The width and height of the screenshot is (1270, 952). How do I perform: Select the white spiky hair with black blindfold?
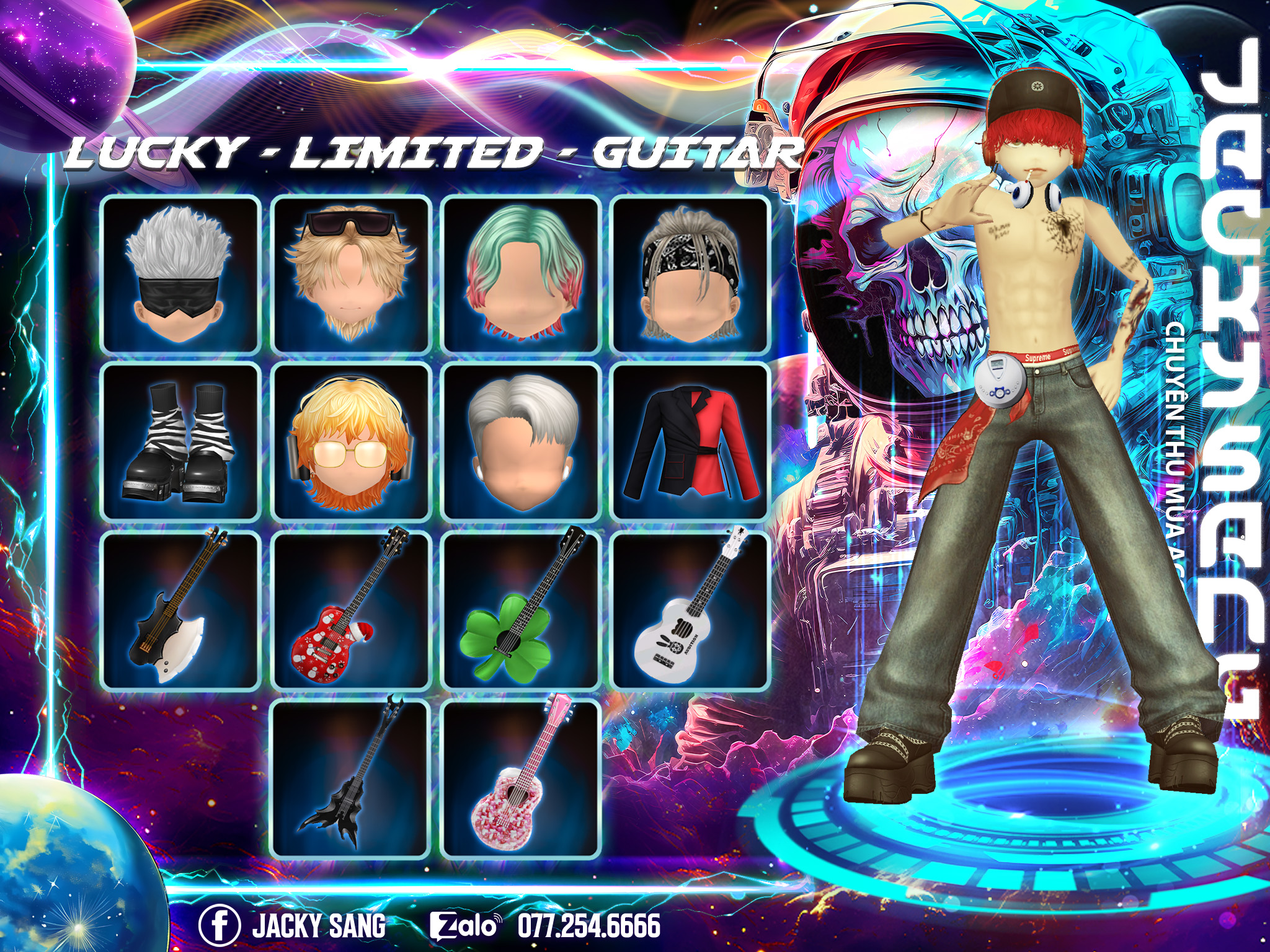(x=180, y=275)
